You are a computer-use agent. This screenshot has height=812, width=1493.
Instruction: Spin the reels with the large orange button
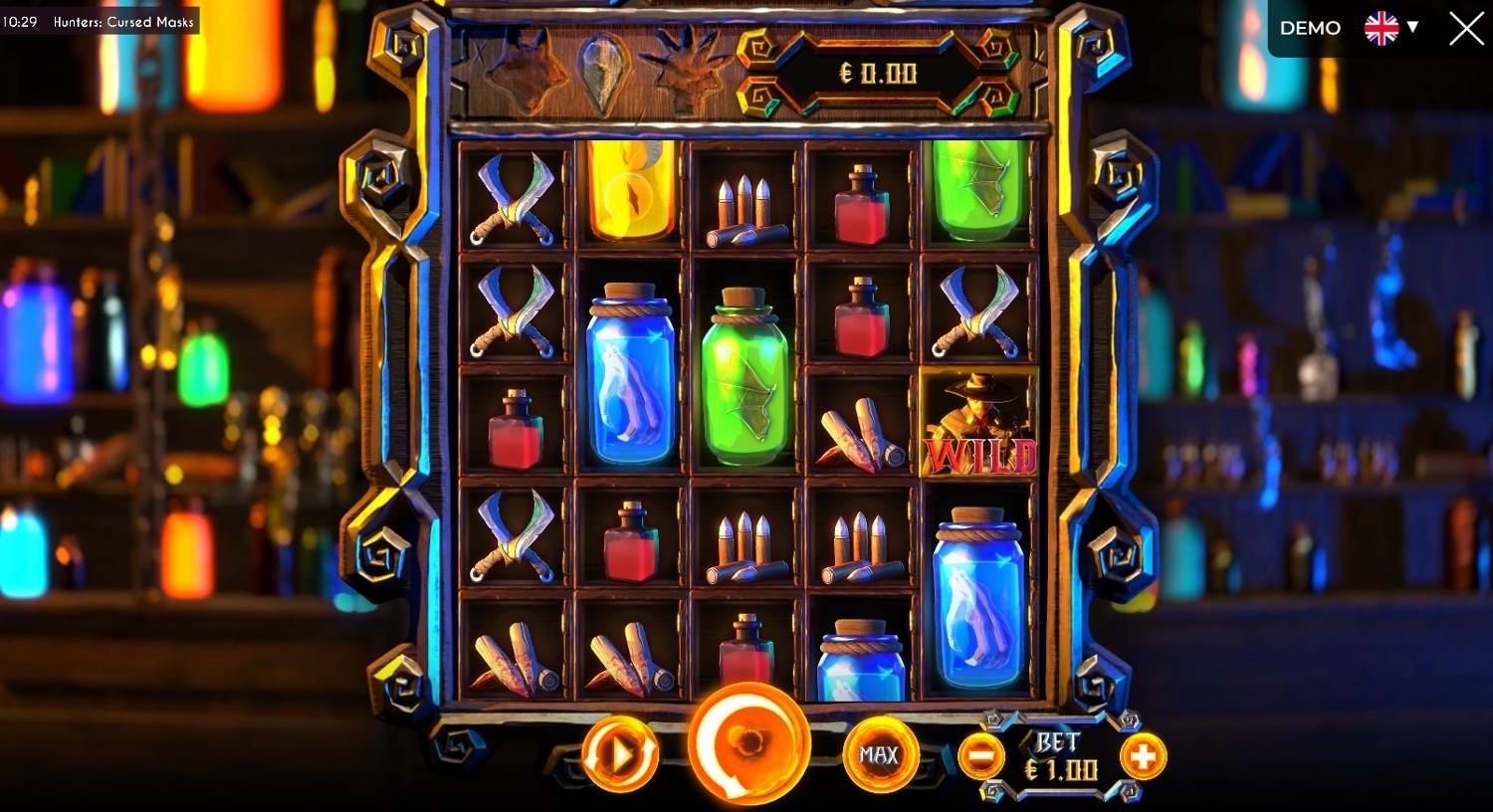click(x=748, y=744)
